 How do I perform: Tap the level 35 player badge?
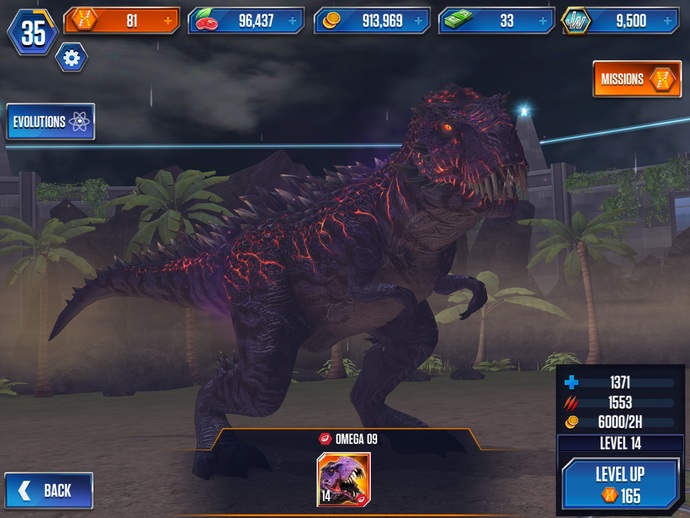(x=34, y=32)
